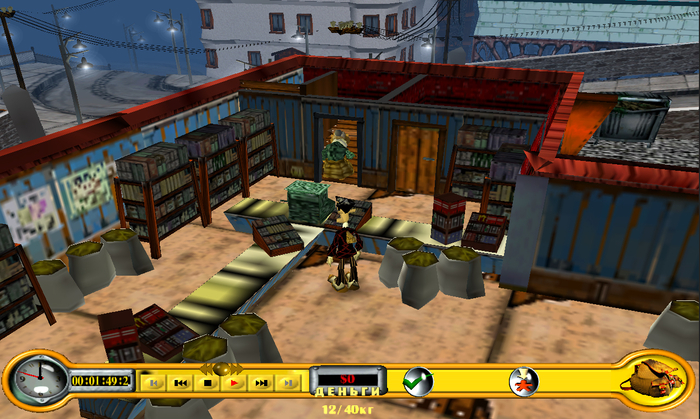Click the red play button

(x=235, y=382)
